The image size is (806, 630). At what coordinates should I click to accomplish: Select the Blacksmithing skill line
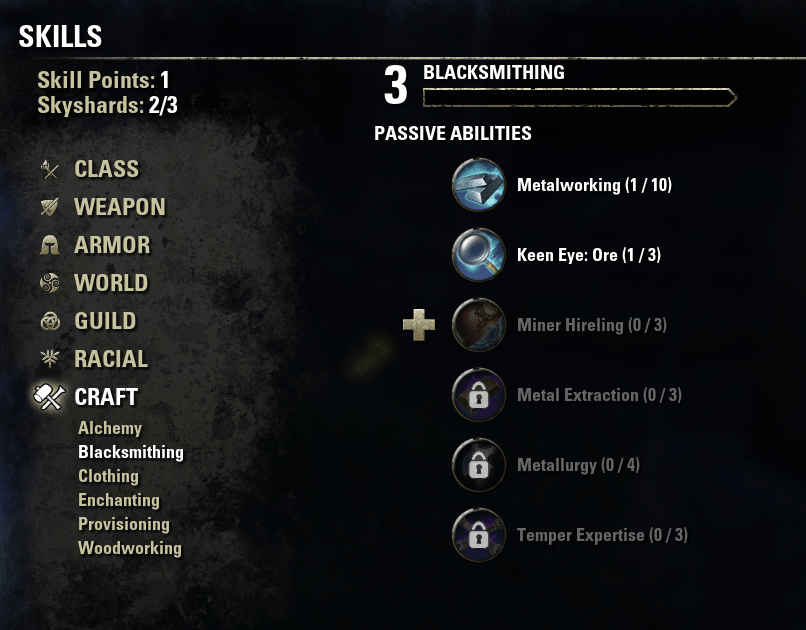131,452
